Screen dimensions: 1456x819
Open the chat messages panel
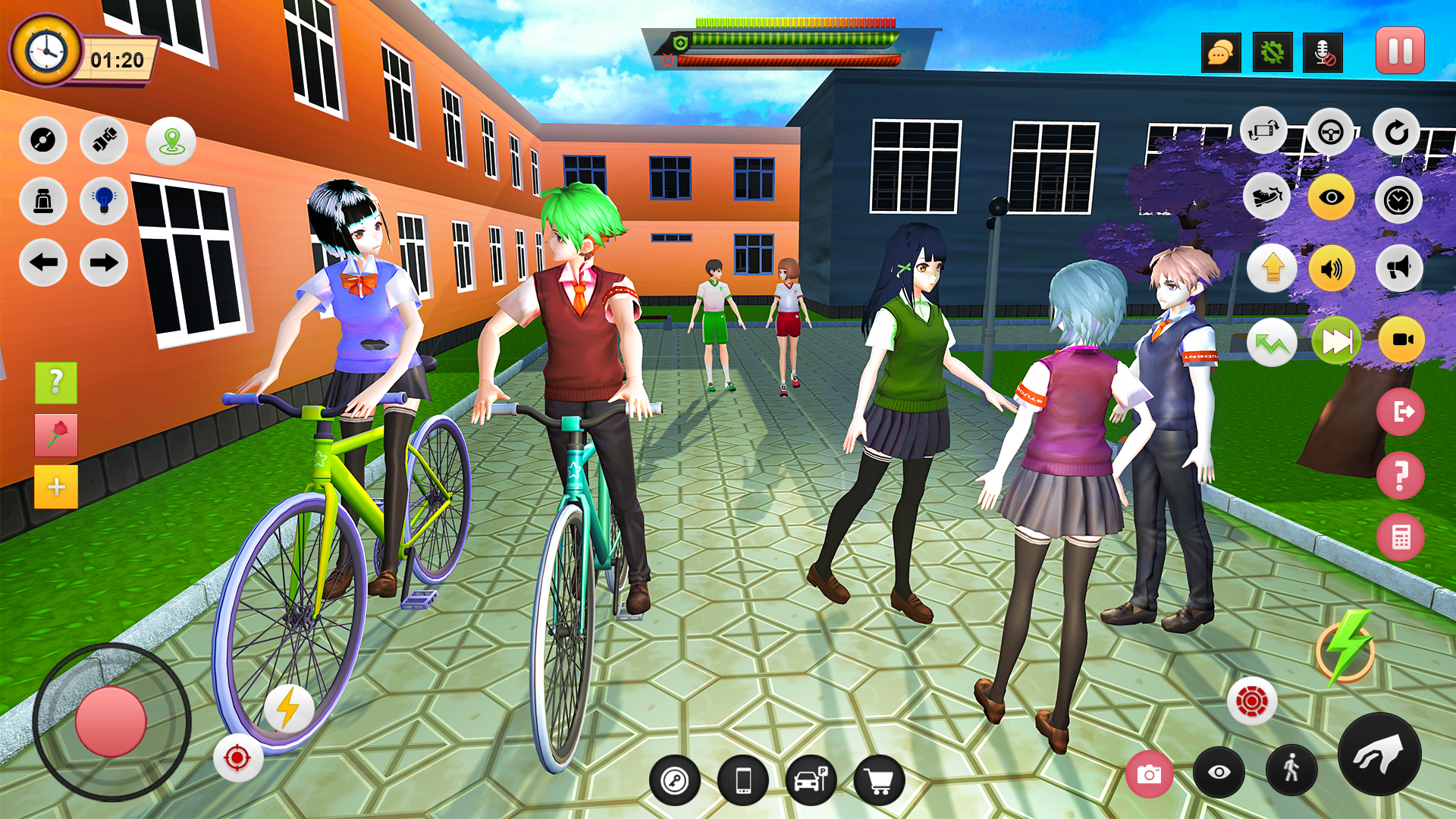click(1221, 53)
